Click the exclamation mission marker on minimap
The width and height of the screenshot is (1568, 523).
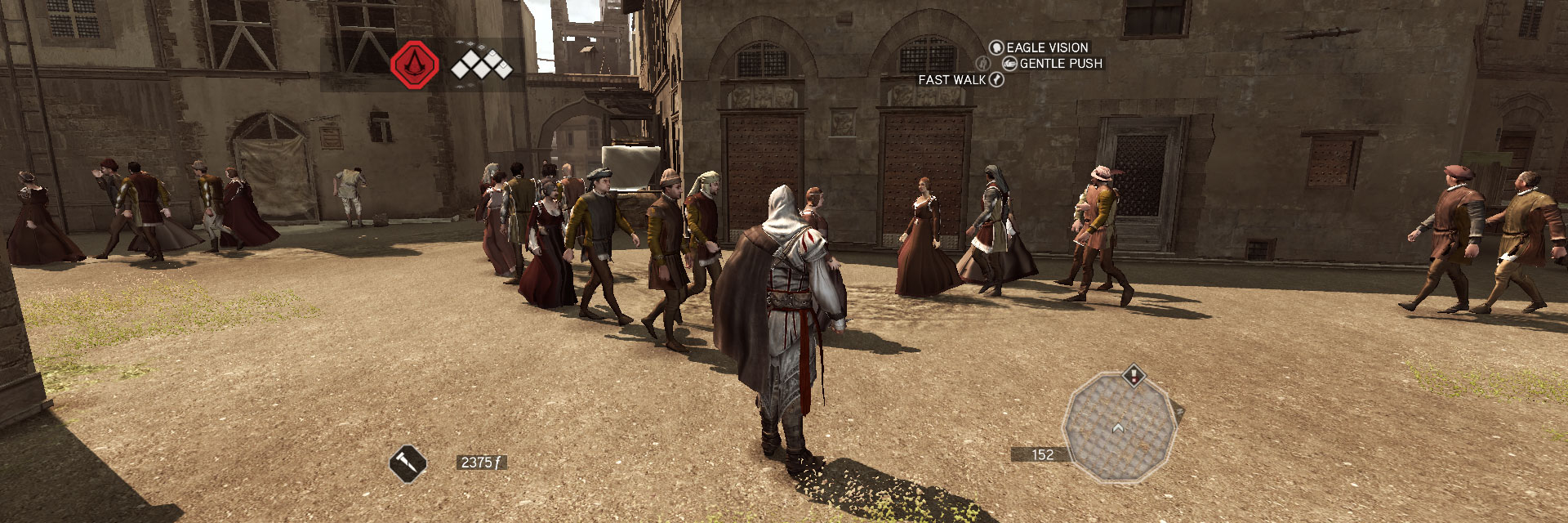coord(1134,376)
